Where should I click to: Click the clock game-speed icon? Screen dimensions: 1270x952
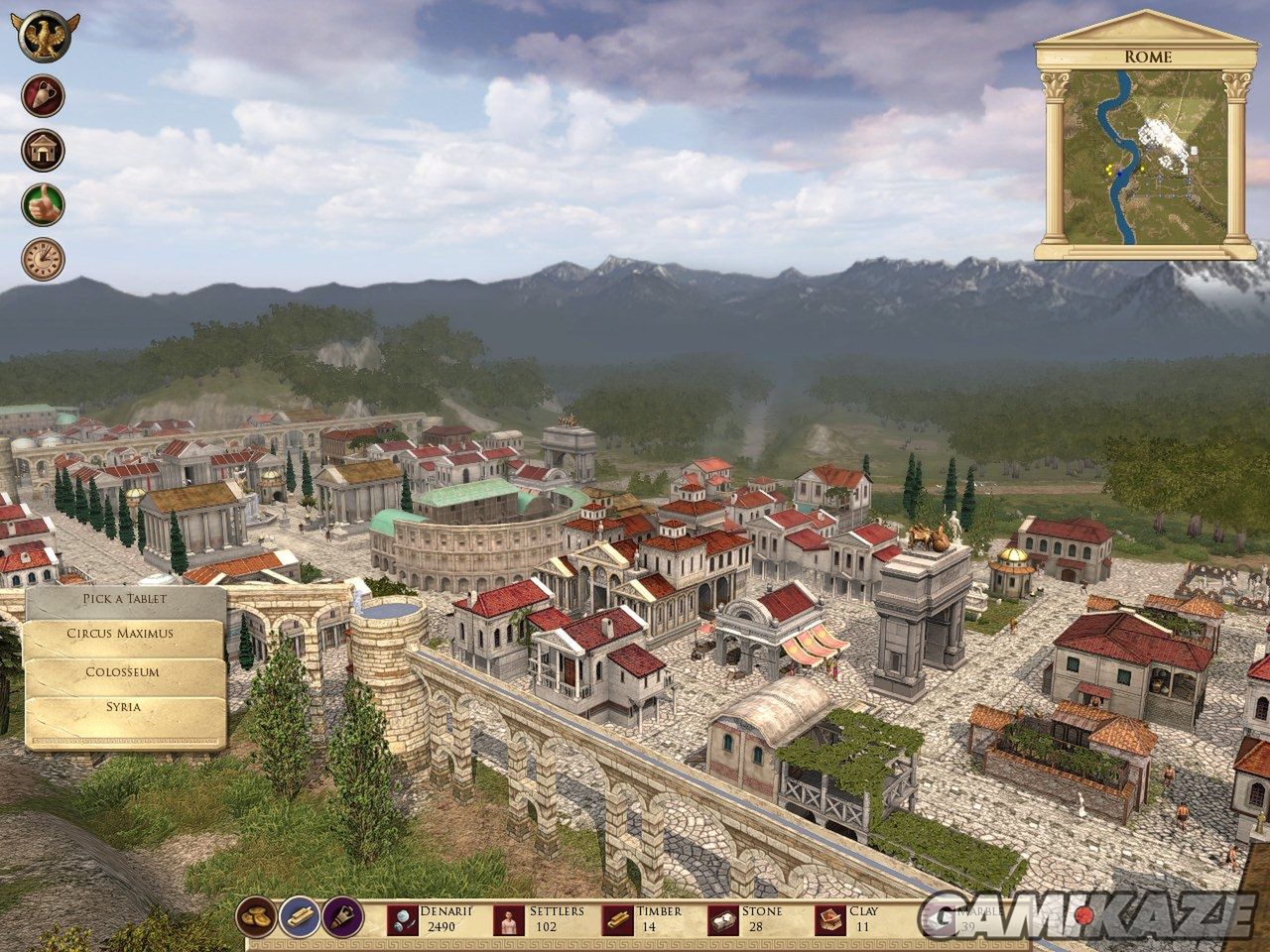pos(43,257)
